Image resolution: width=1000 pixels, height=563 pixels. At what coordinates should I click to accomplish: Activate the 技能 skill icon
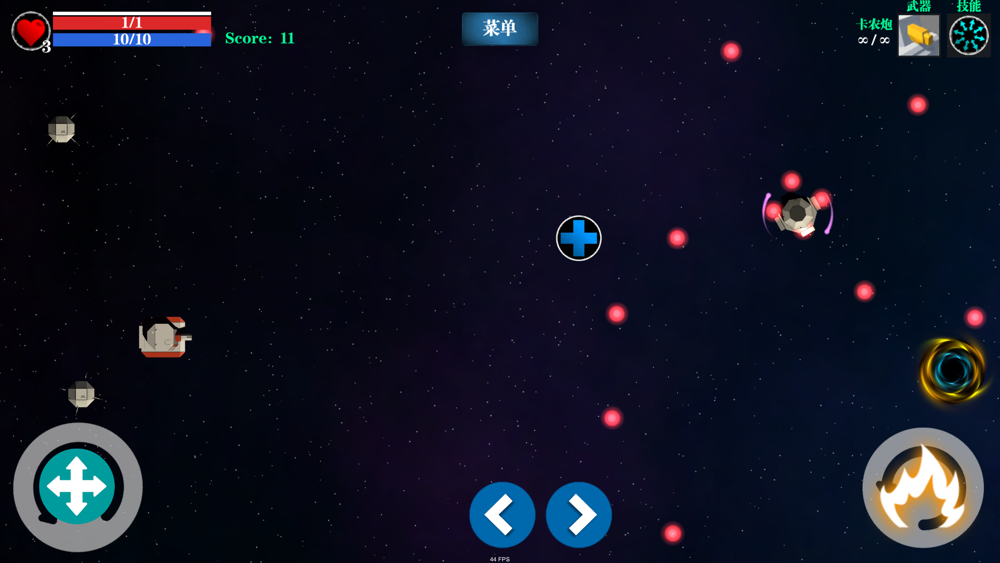point(968,36)
